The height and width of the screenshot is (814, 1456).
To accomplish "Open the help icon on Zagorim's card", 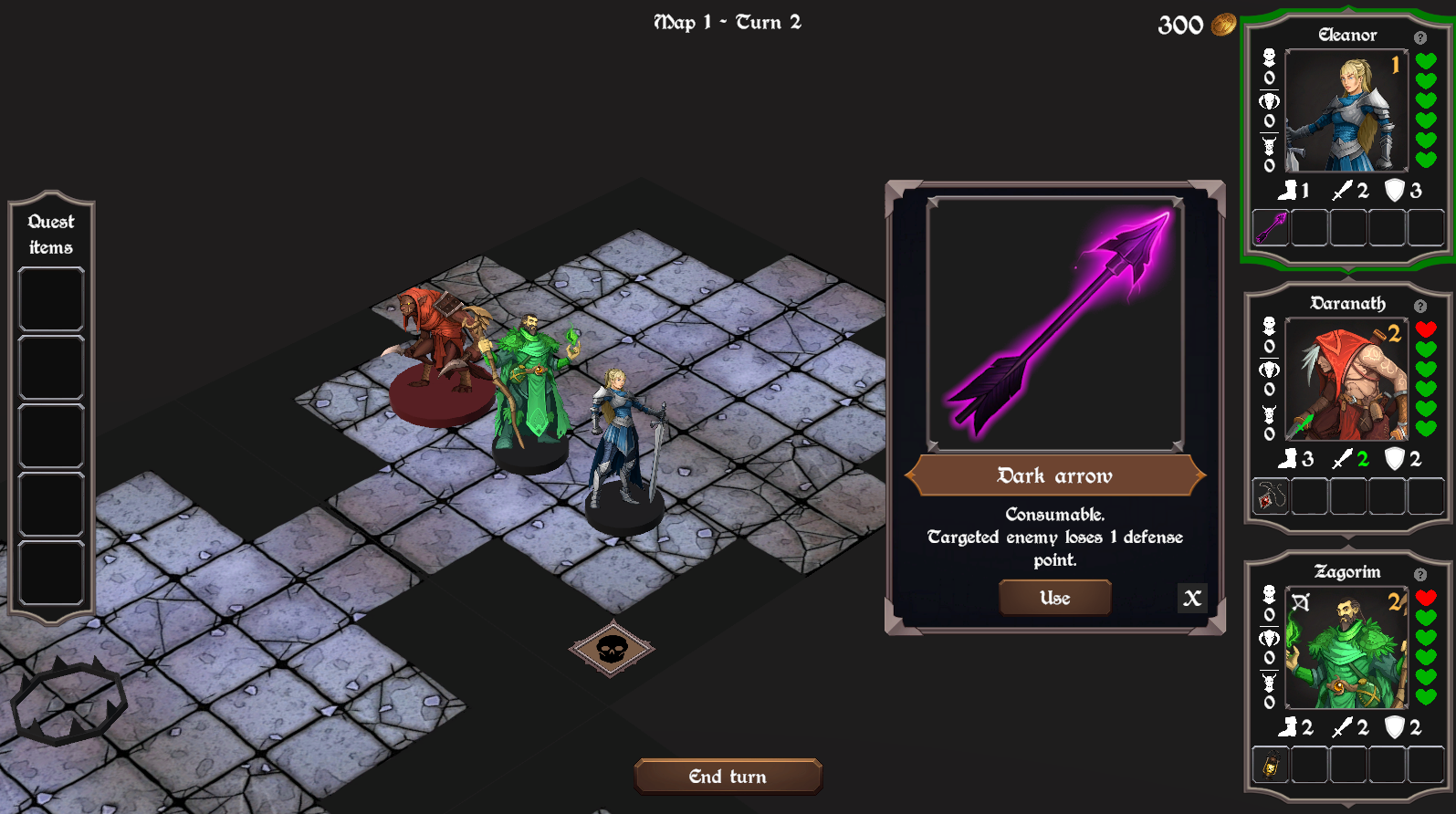I will pos(1420,574).
